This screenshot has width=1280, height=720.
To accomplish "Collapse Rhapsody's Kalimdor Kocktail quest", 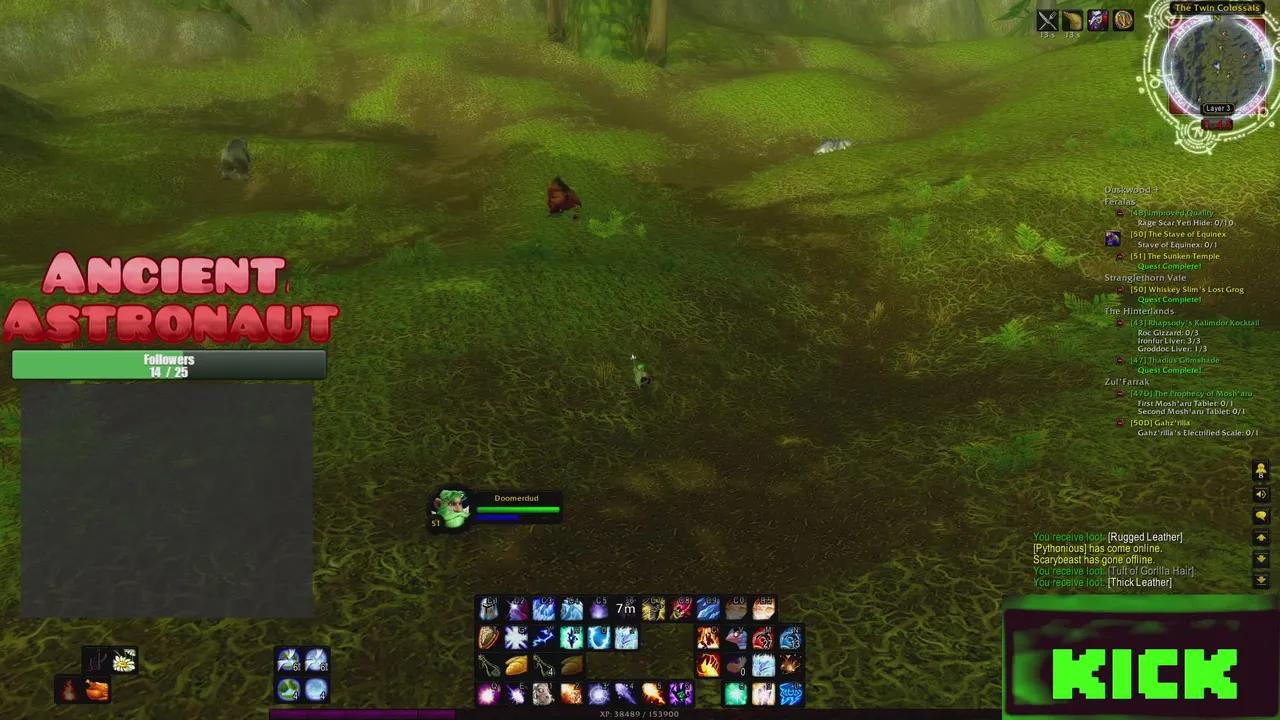I will click(1119, 322).
